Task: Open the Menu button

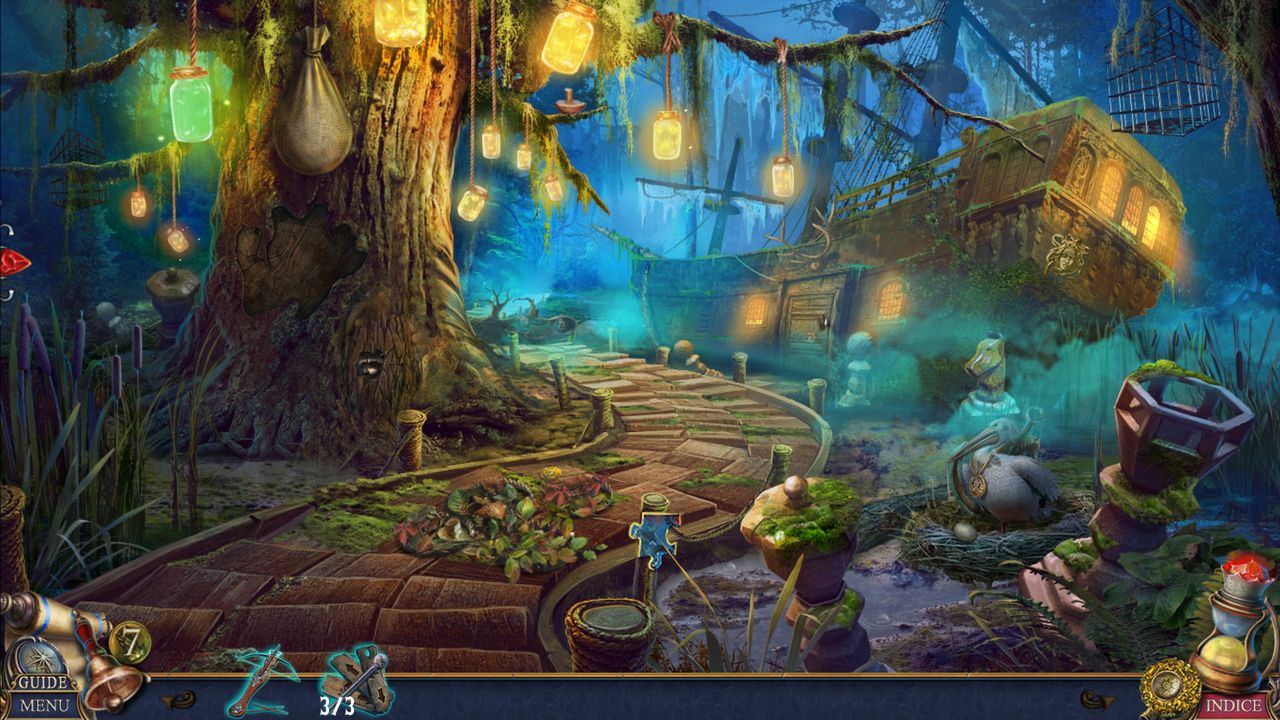Action: coord(44,706)
